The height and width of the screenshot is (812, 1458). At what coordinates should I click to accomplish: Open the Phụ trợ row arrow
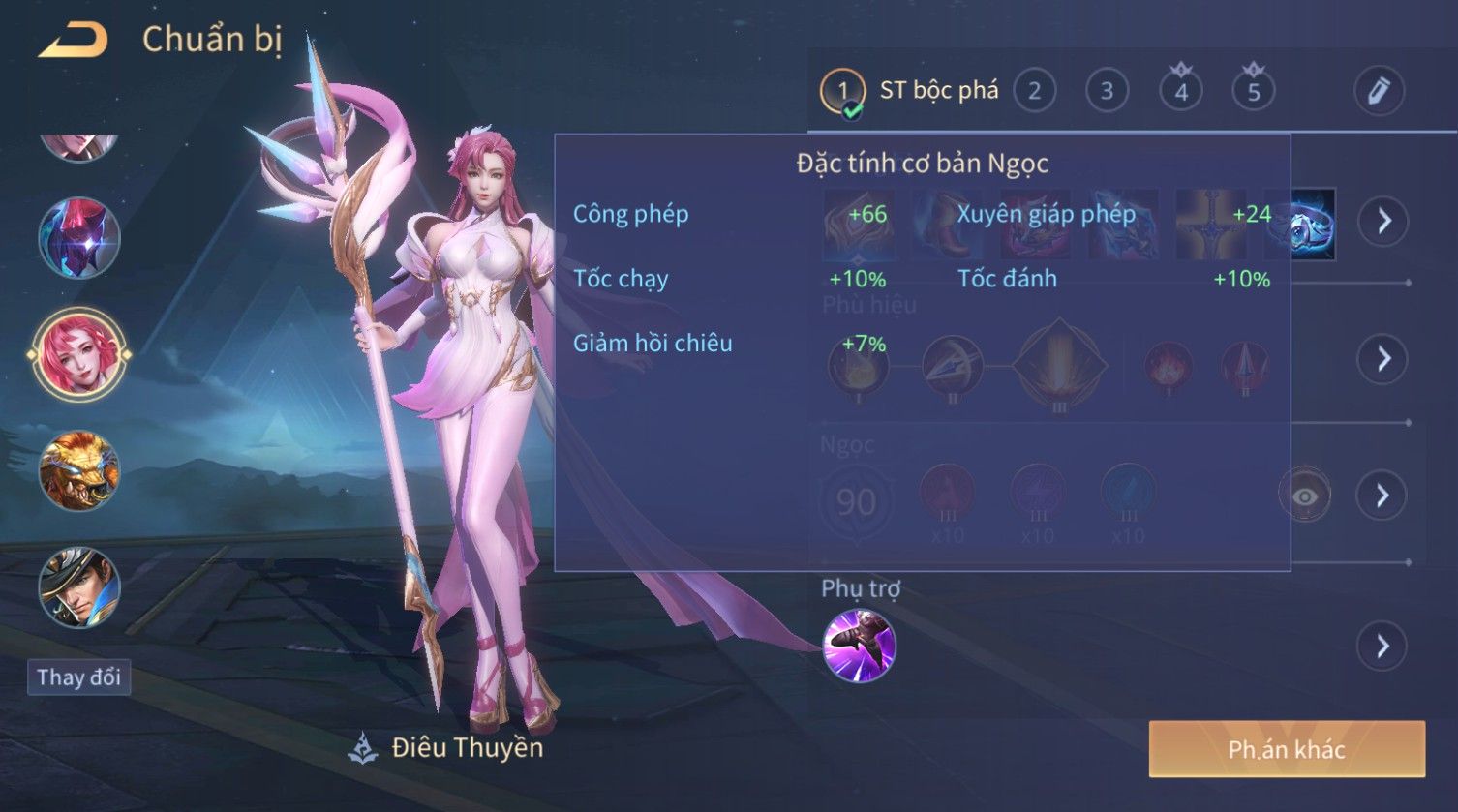(x=1382, y=646)
